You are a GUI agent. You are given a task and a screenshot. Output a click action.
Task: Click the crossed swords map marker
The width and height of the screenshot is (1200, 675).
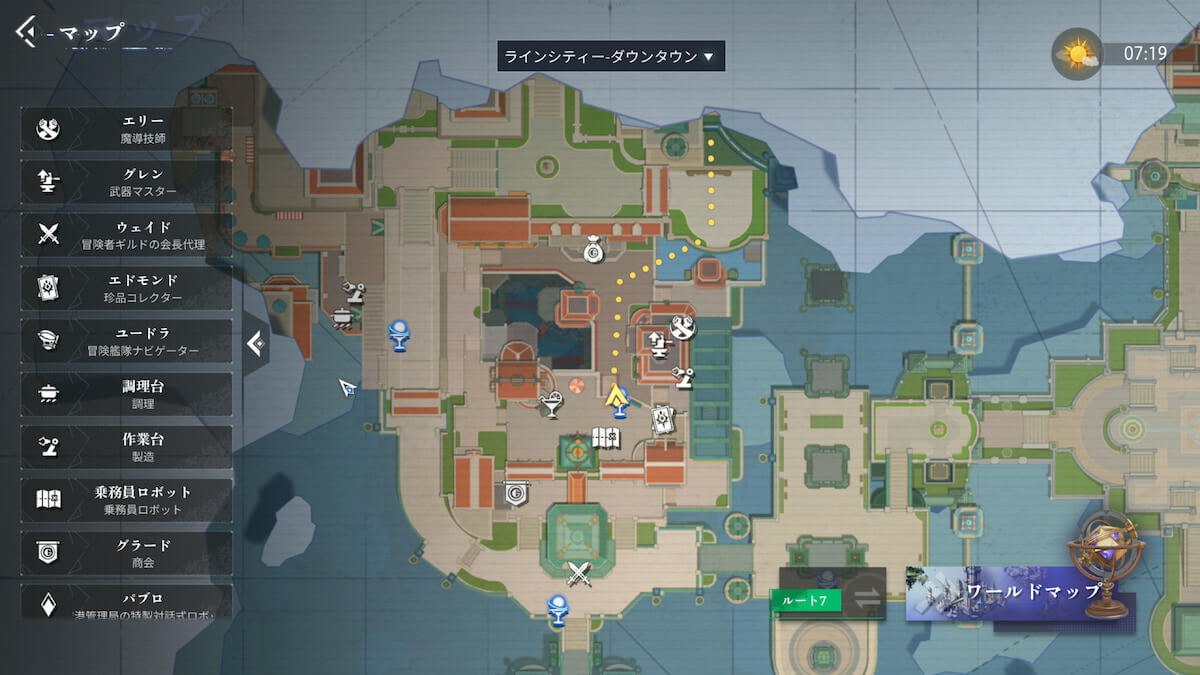580,573
